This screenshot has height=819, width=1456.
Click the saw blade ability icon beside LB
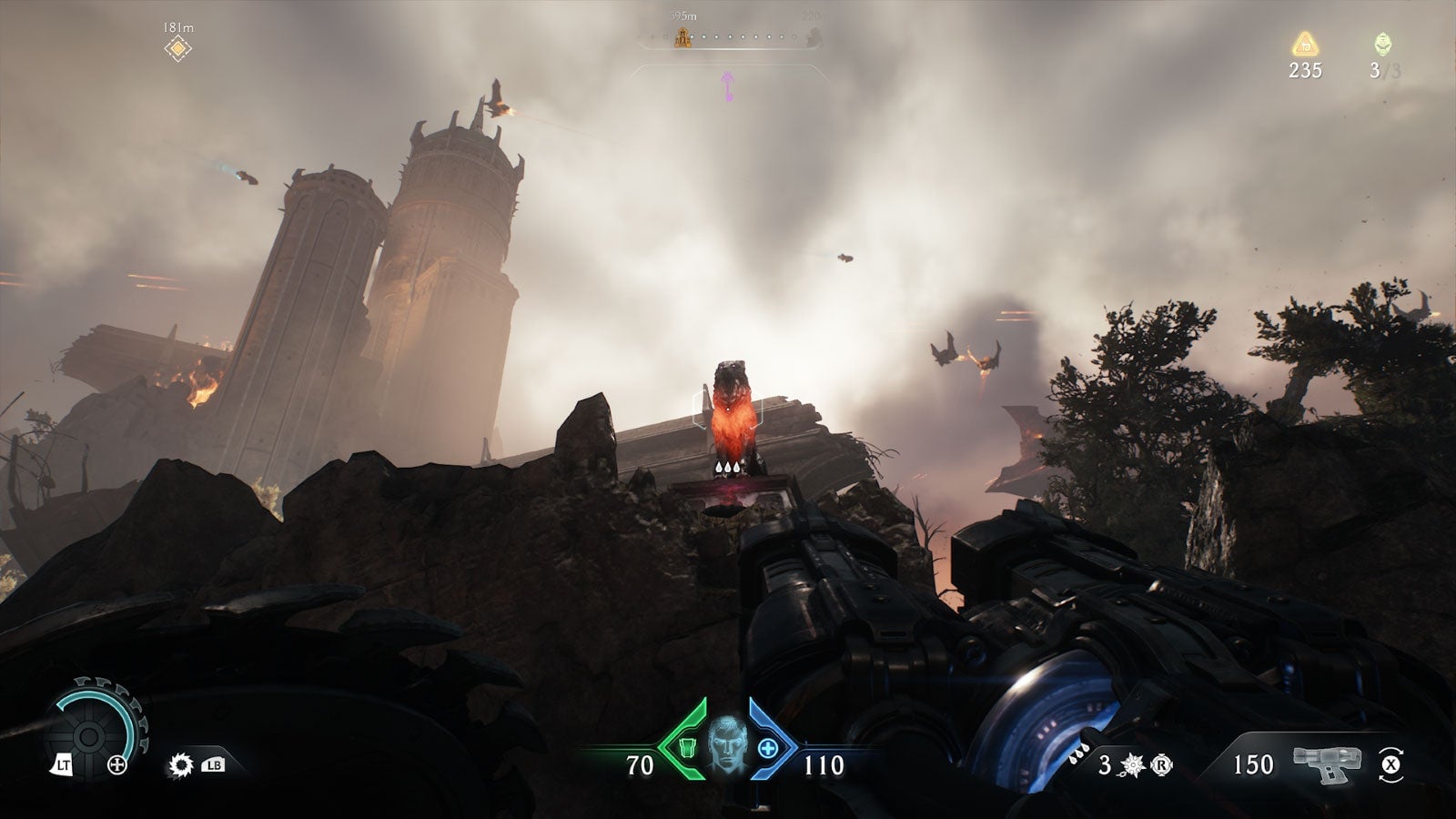181,766
